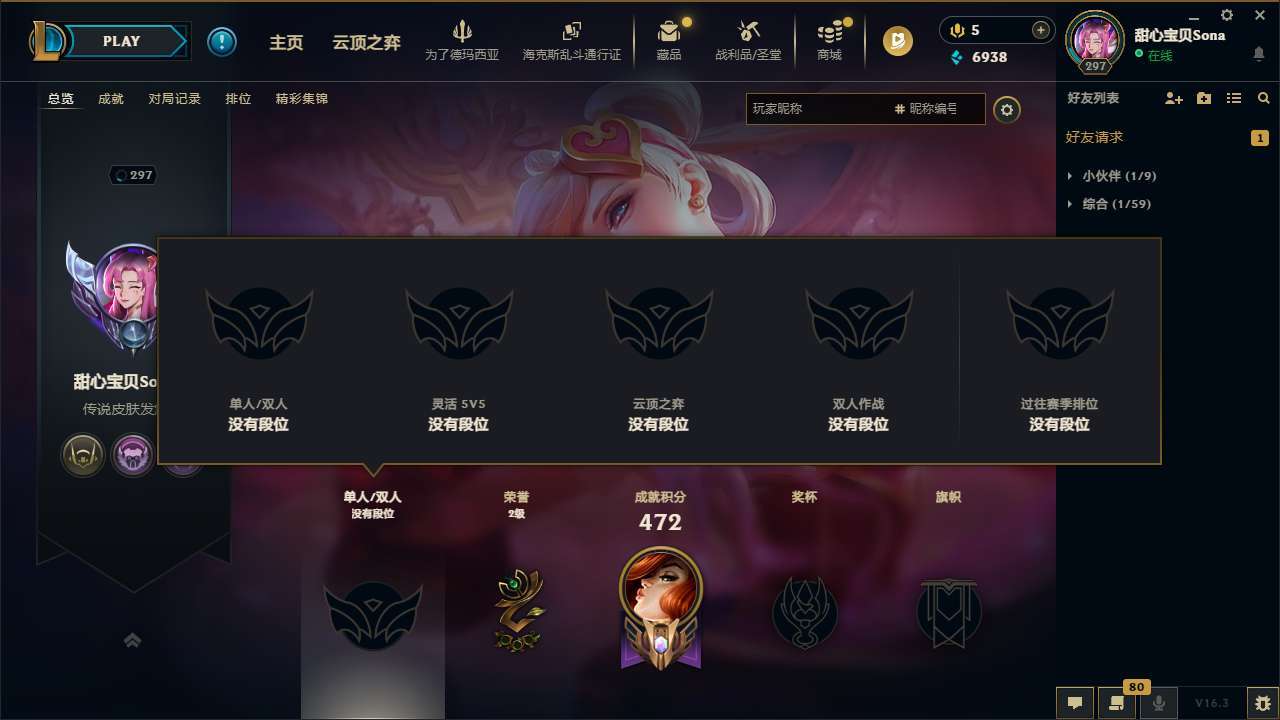Switch to the 排位 tab

click(238, 99)
